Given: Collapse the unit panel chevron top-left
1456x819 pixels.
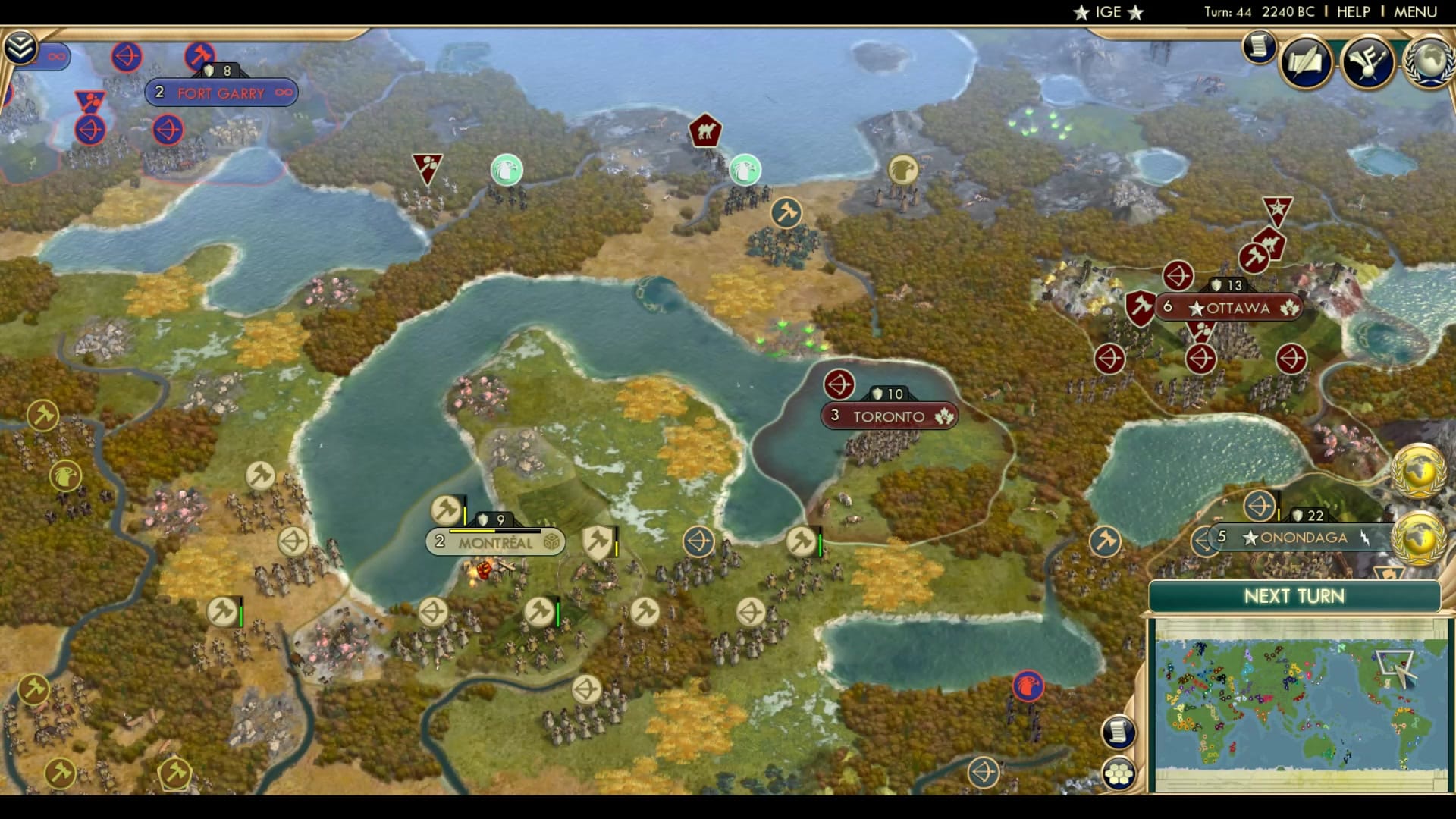Looking at the screenshot, I should (22, 47).
